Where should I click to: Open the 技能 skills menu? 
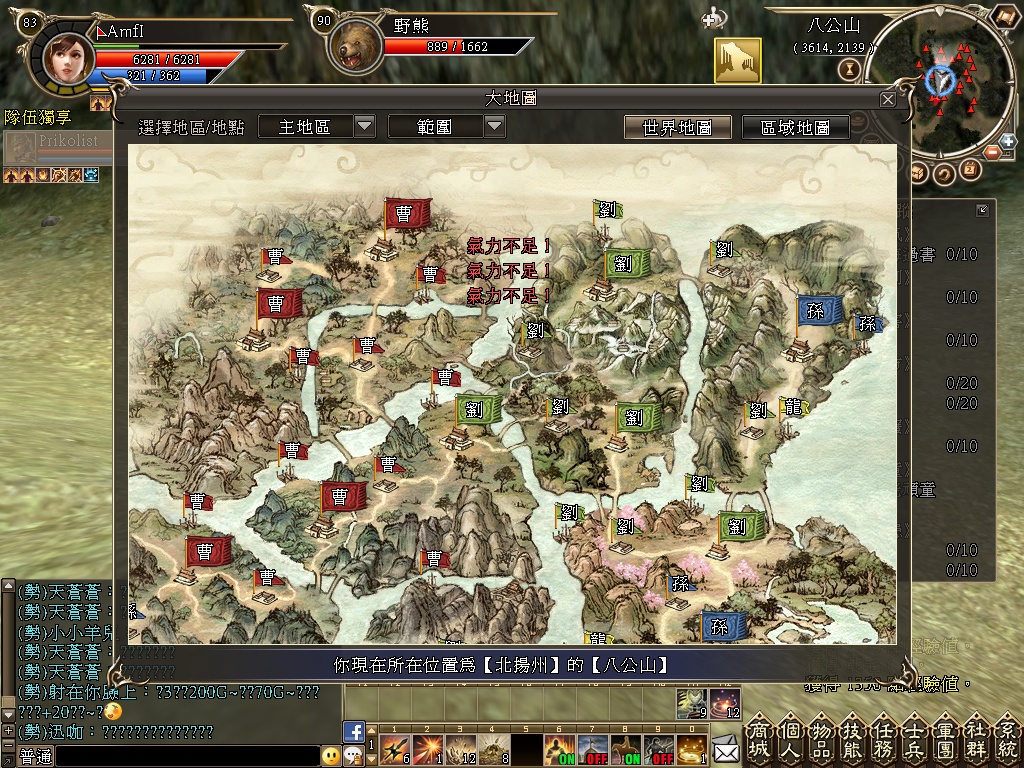(x=853, y=738)
